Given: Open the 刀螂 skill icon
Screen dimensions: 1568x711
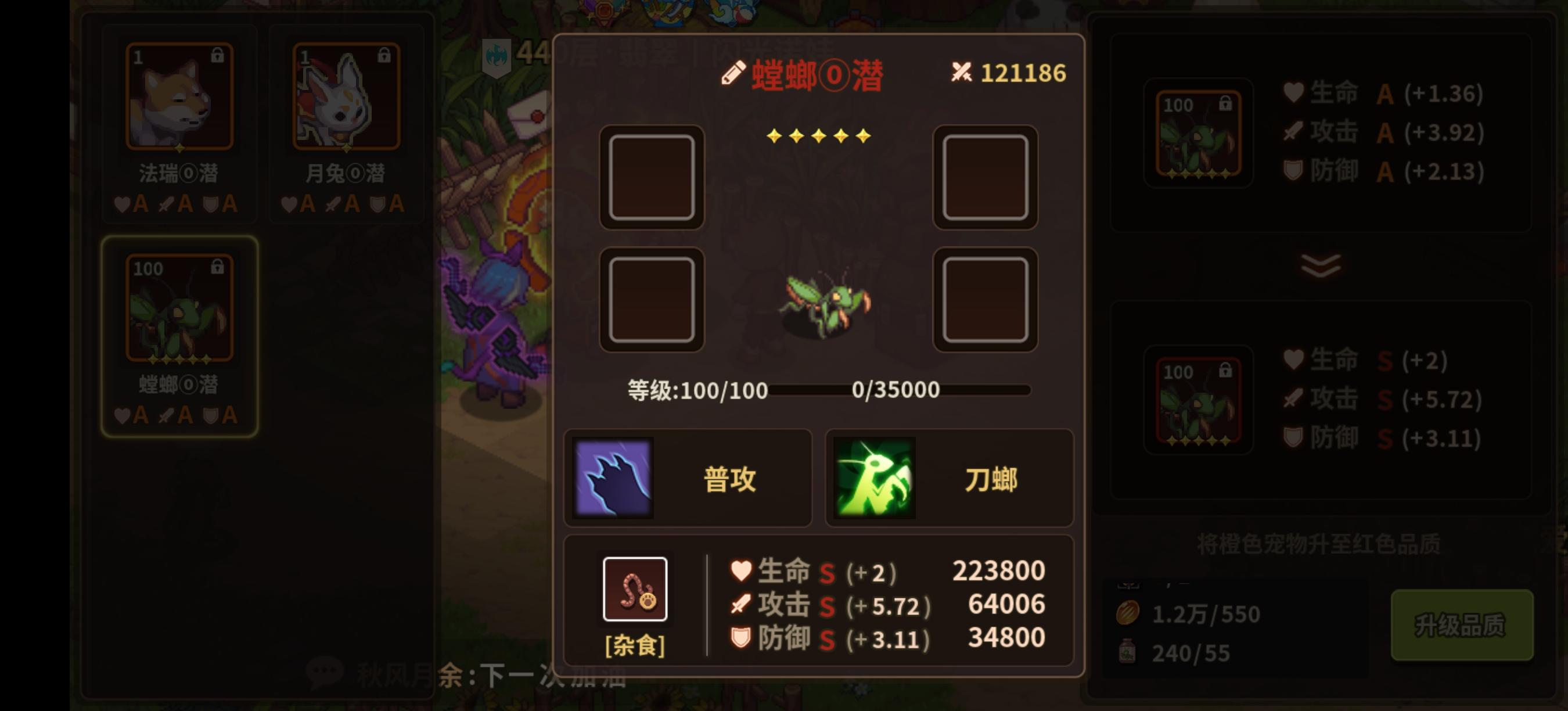Looking at the screenshot, I should tap(872, 479).
